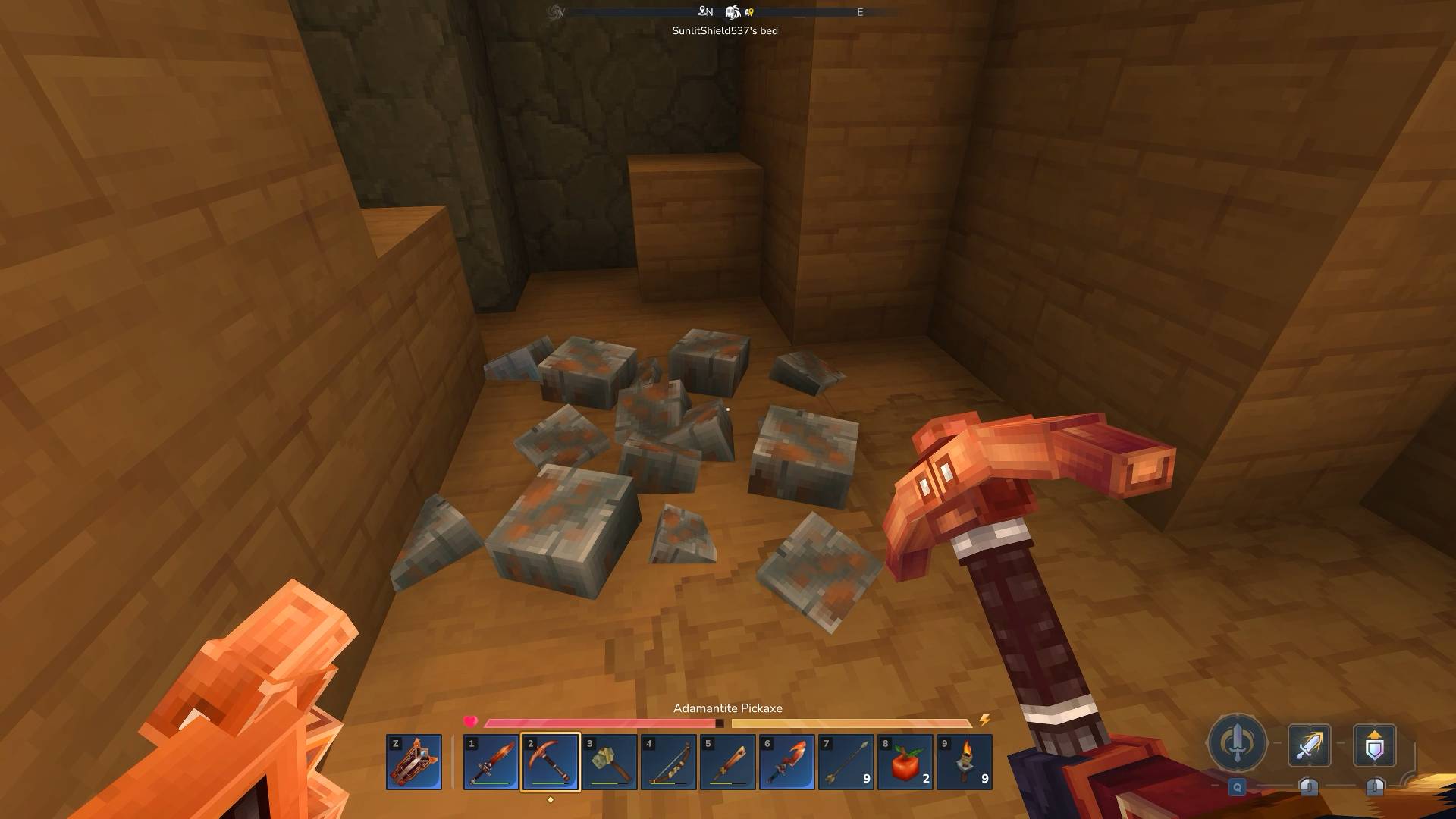Select the apples in hotbar slot 8
The width and height of the screenshot is (1456, 819).
[905, 762]
